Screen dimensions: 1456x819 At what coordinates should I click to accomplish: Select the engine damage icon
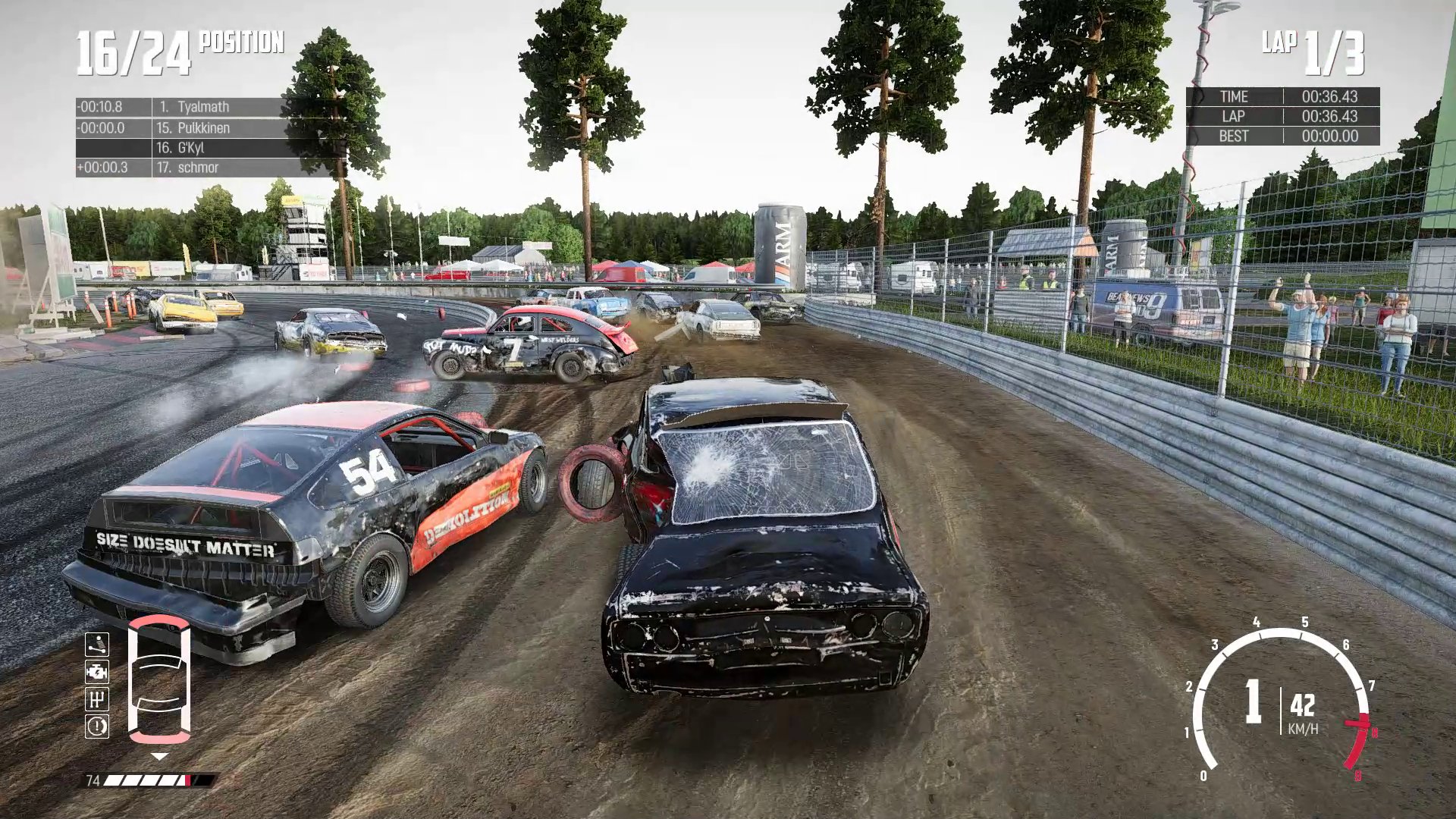pos(96,672)
